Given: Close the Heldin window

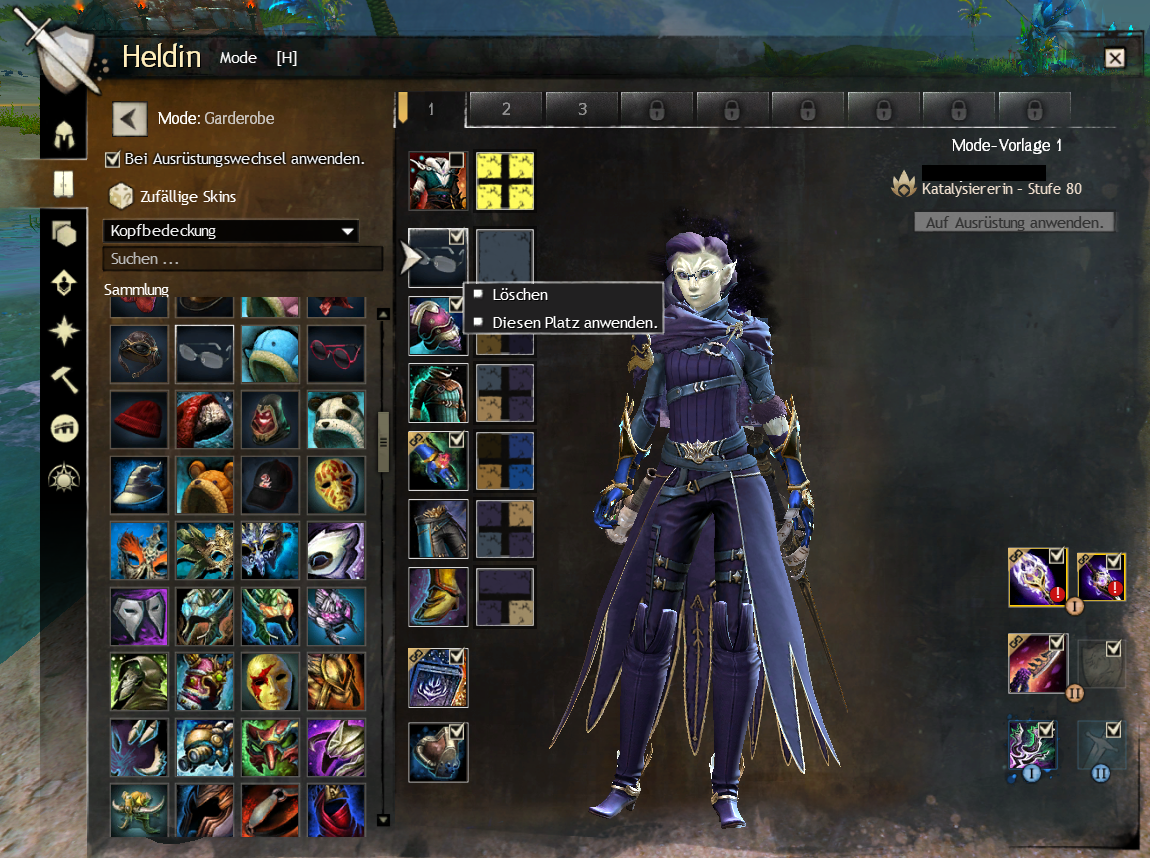Looking at the screenshot, I should click(x=1114, y=58).
